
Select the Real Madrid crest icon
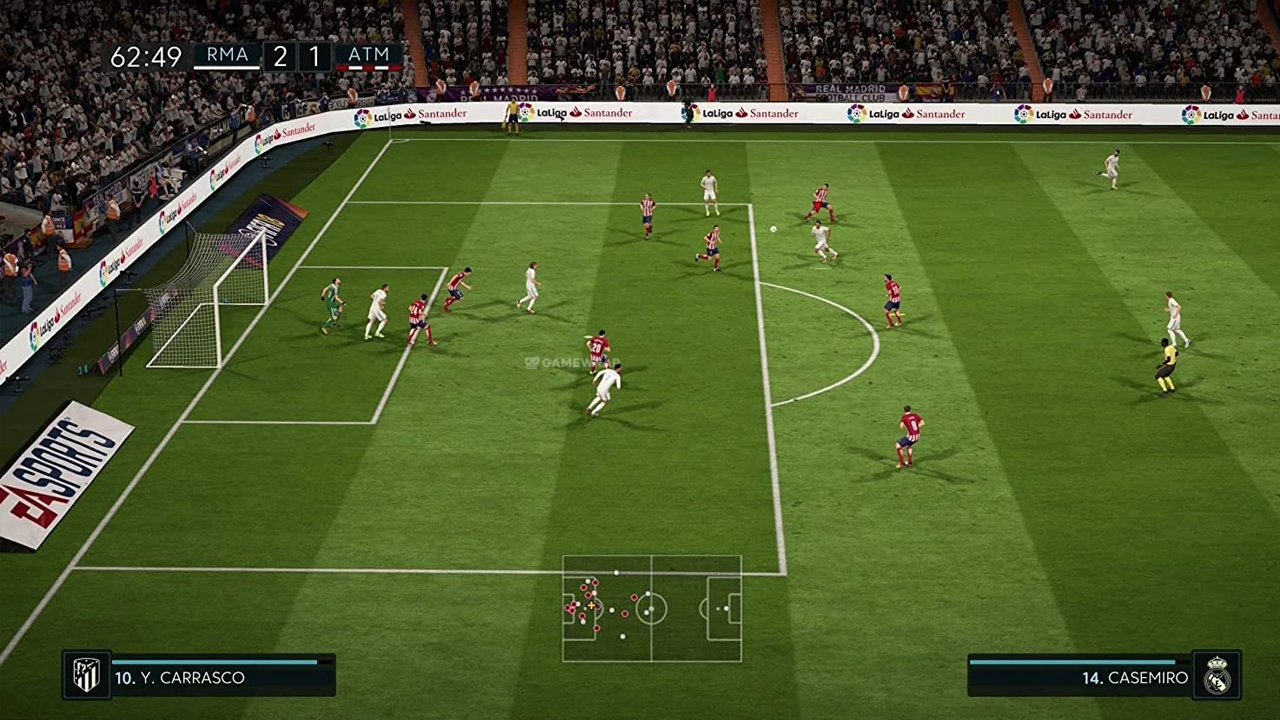point(1216,675)
